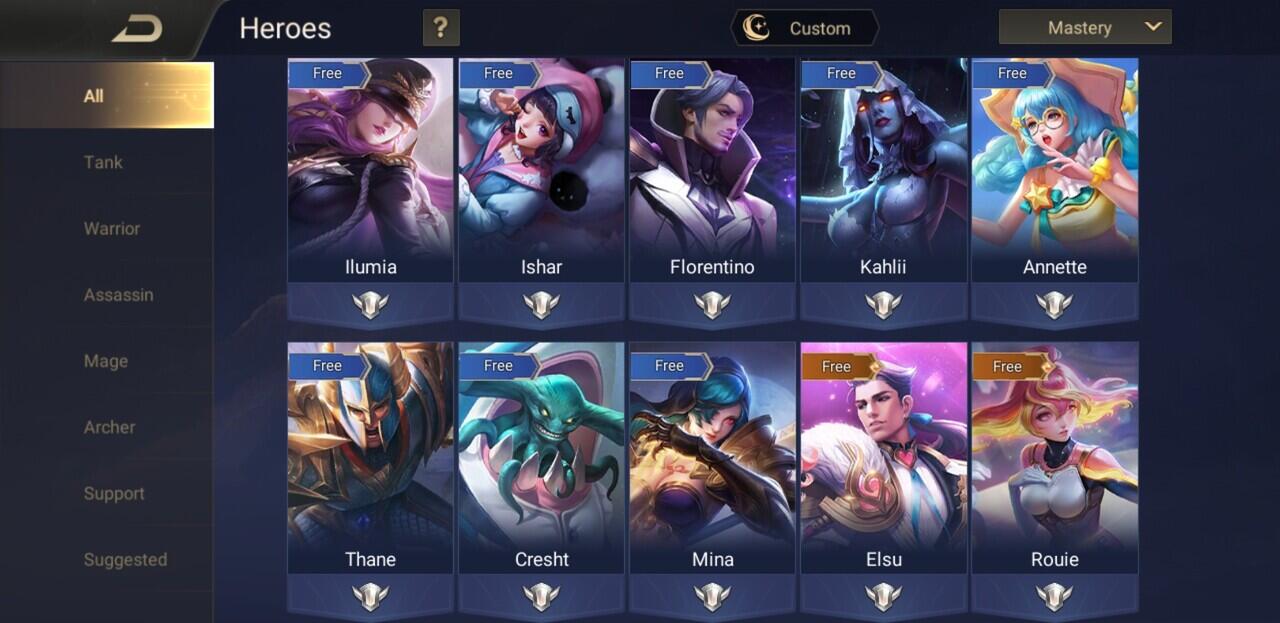The height and width of the screenshot is (623, 1280).
Task: Pick the Kahlii hero card
Action: click(x=883, y=170)
